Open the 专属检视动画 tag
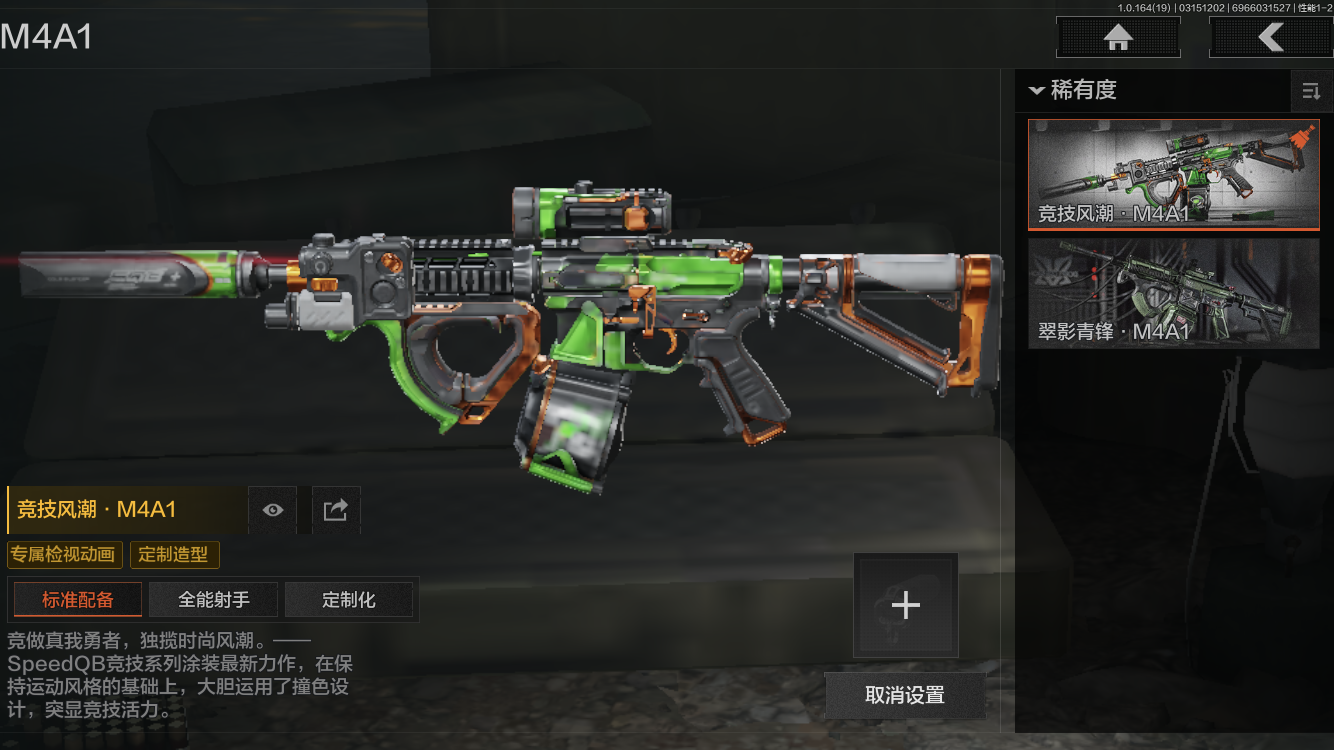 tap(64, 555)
